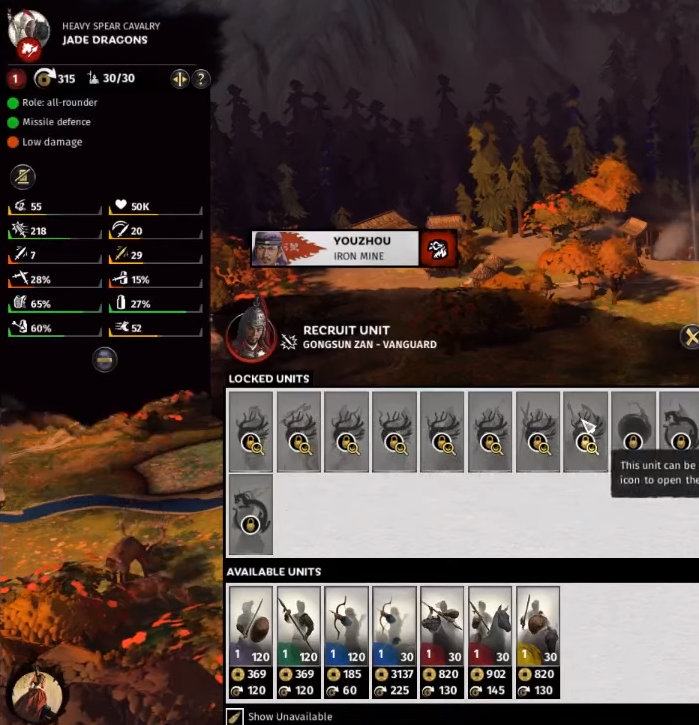The width and height of the screenshot is (699, 725).
Task: Recruit the green spearman unit costing 369
Action: (x=298, y=641)
